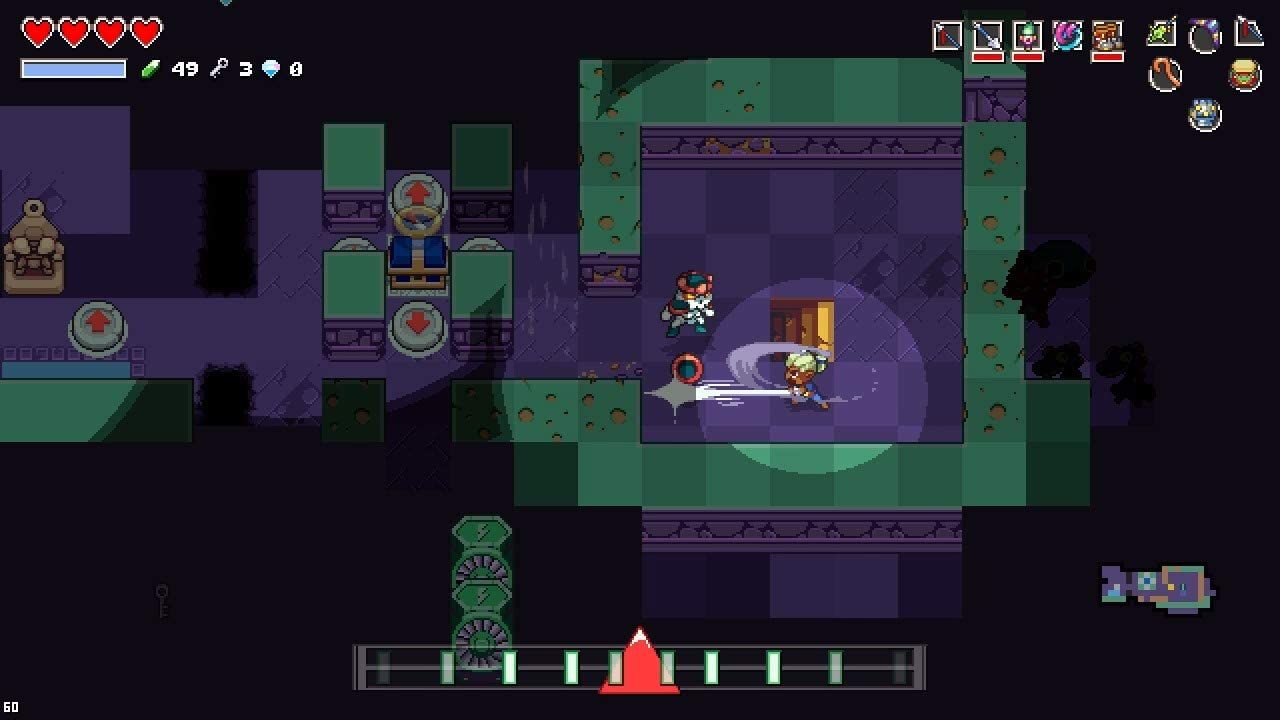Click the key counter icon in the HUD
This screenshot has width=1280, height=720.
pyautogui.click(x=219, y=69)
